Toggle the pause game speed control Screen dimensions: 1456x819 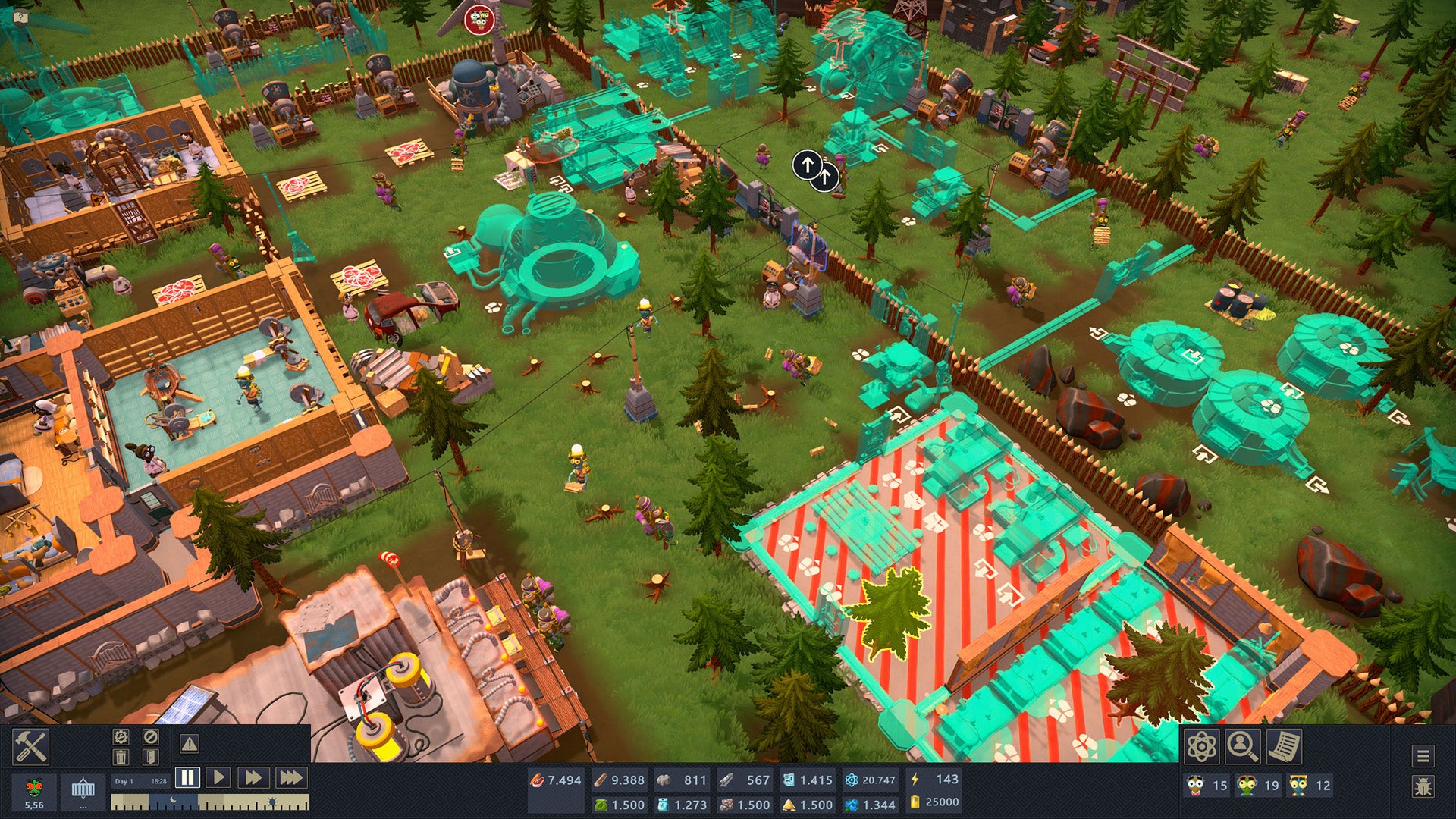point(187,777)
